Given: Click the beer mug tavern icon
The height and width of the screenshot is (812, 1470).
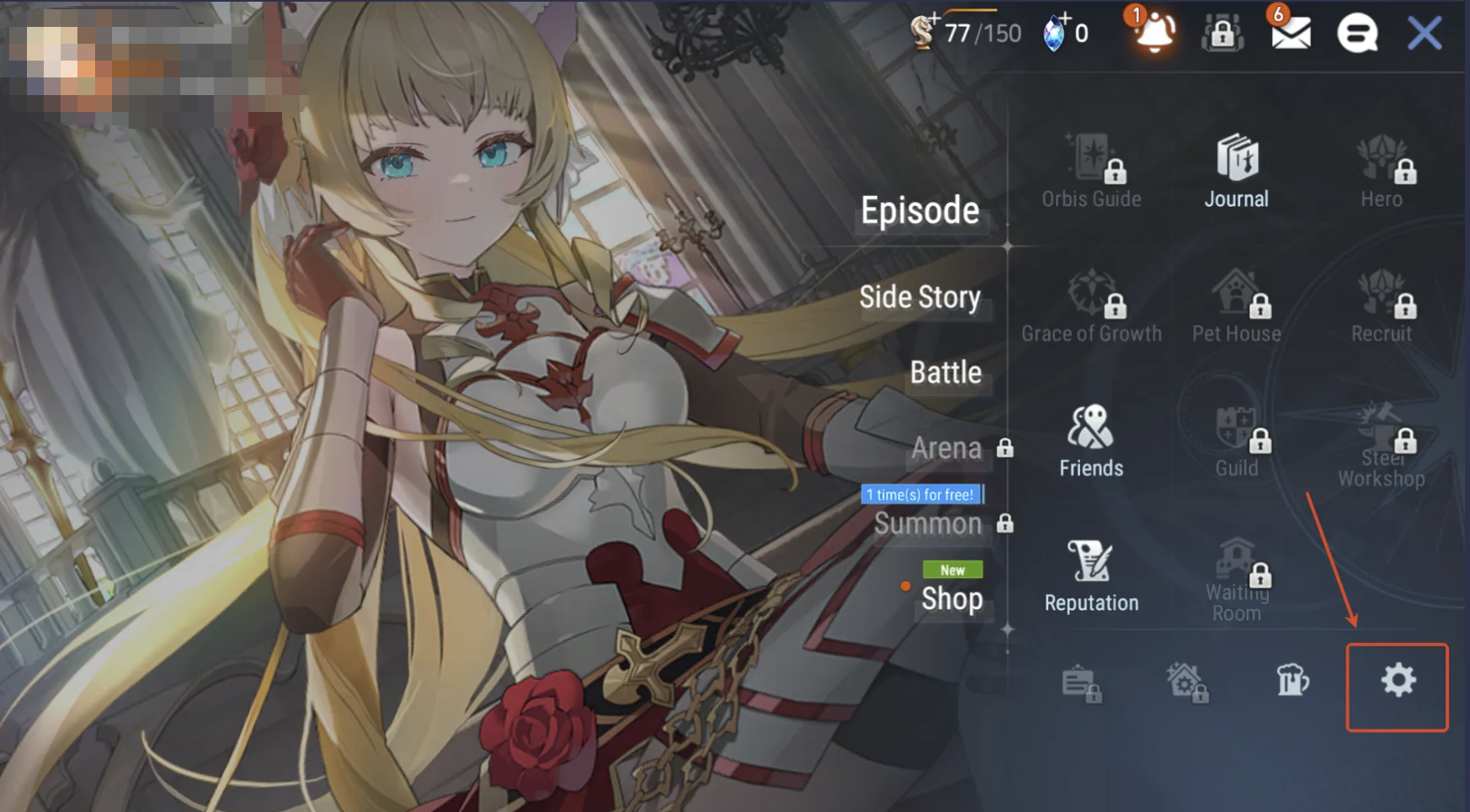Looking at the screenshot, I should (1292, 680).
